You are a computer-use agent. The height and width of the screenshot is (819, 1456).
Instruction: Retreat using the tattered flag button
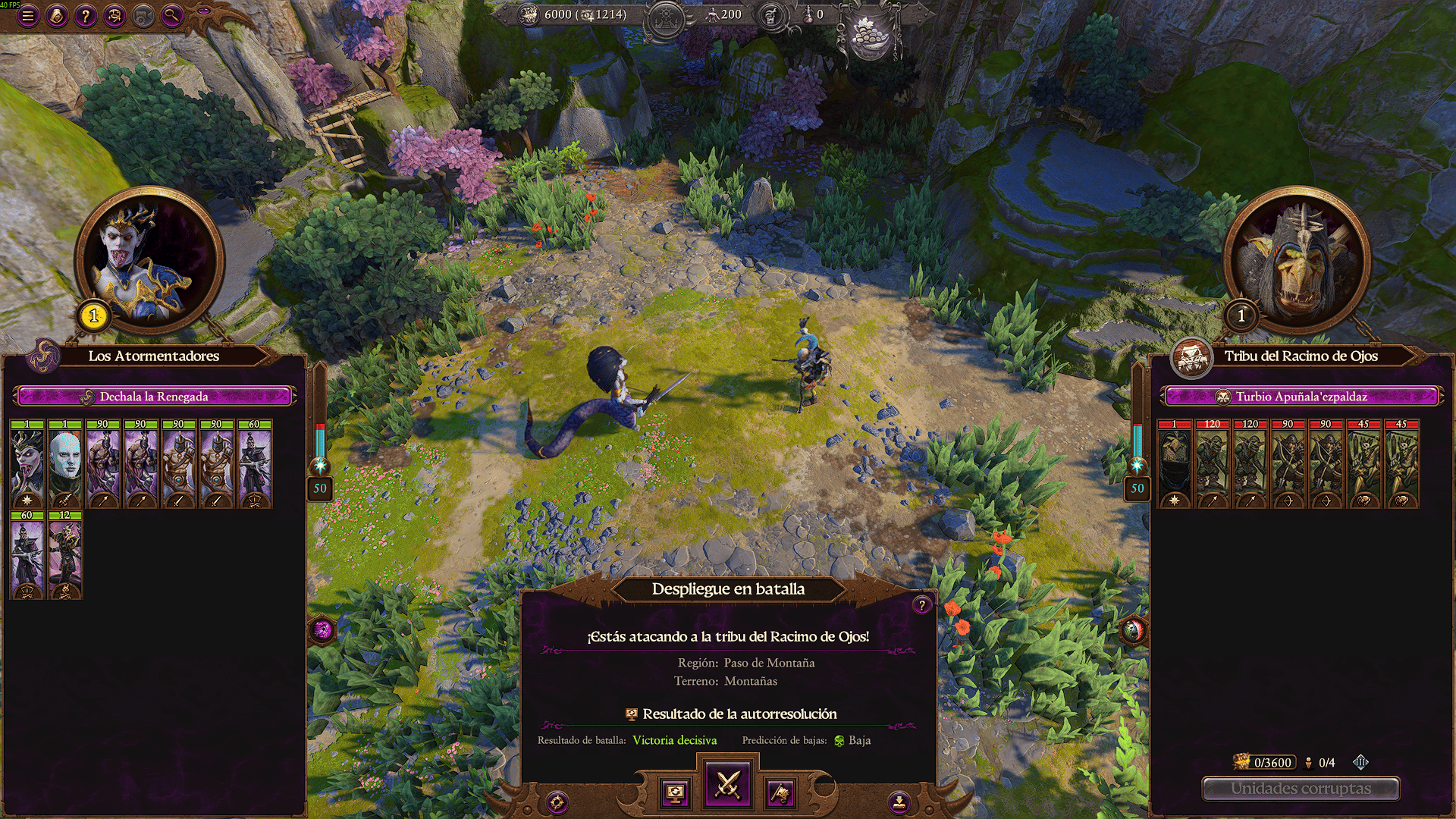pyautogui.click(x=780, y=793)
